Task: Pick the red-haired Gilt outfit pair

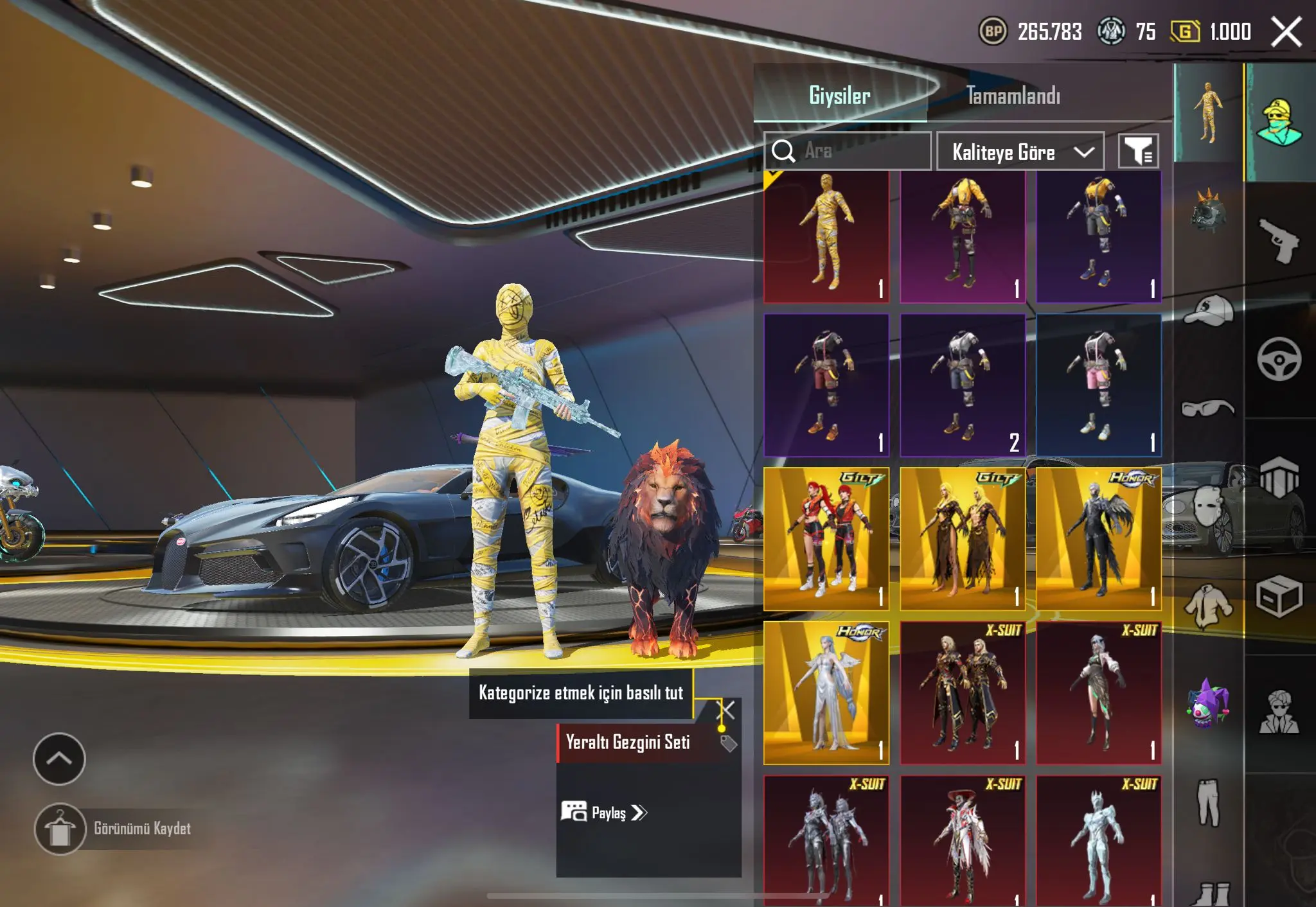Action: (x=826, y=538)
